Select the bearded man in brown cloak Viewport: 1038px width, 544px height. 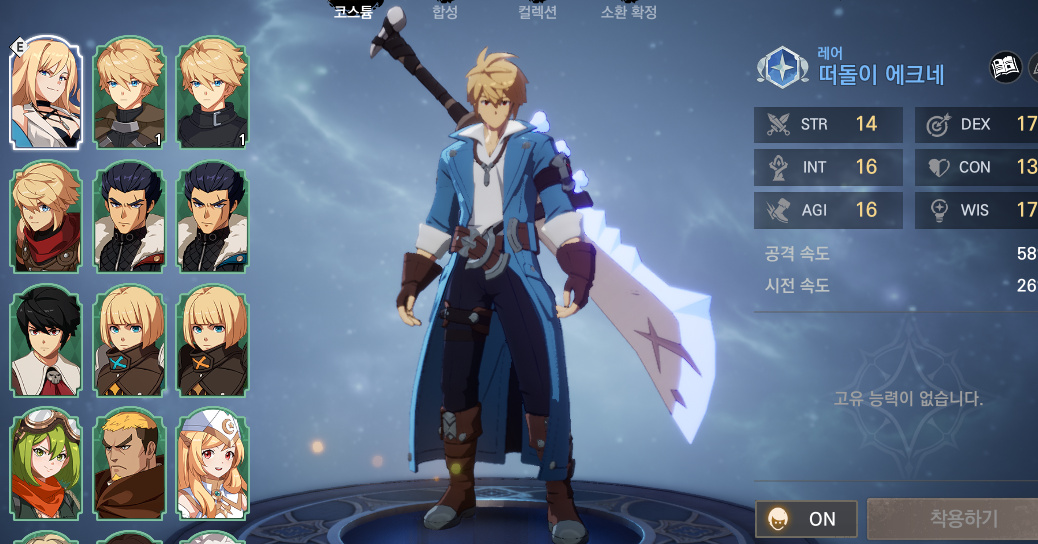[129, 465]
